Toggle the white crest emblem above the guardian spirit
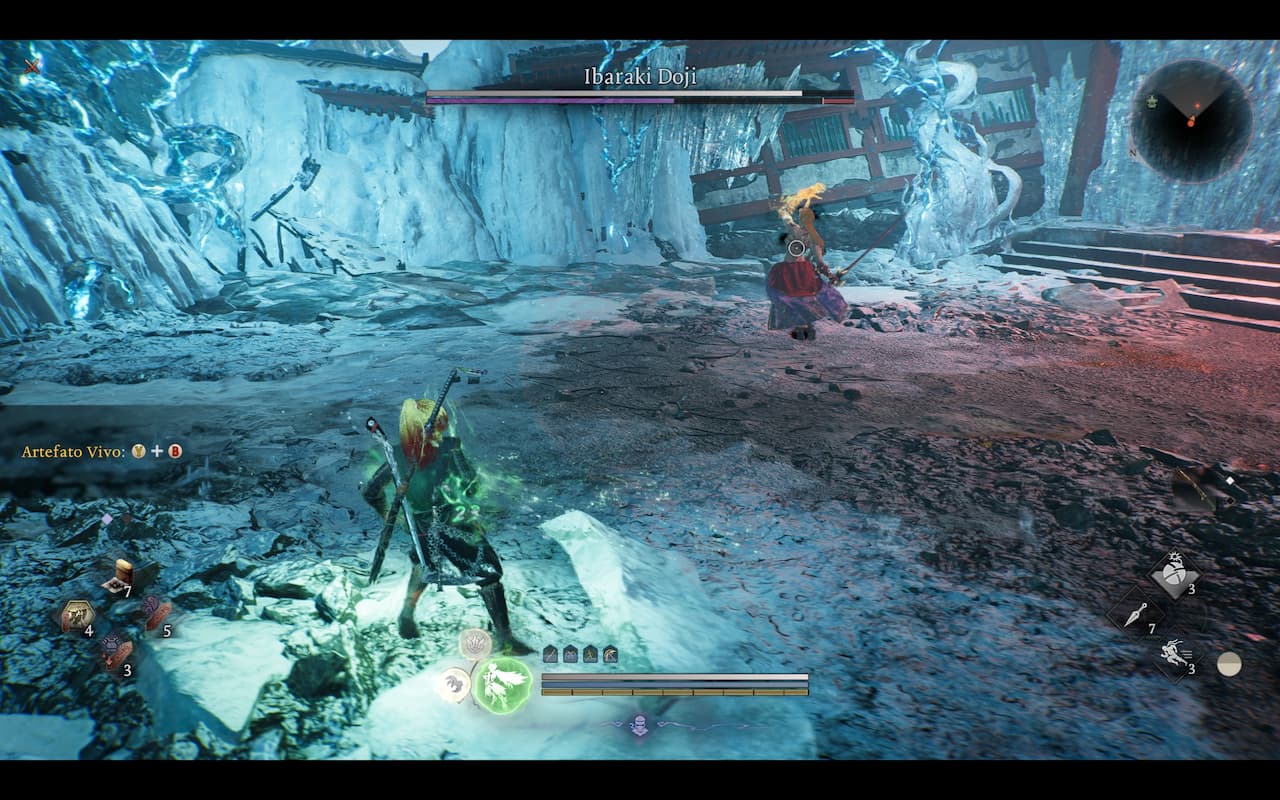Viewport: 1280px width, 800px height. pos(475,646)
